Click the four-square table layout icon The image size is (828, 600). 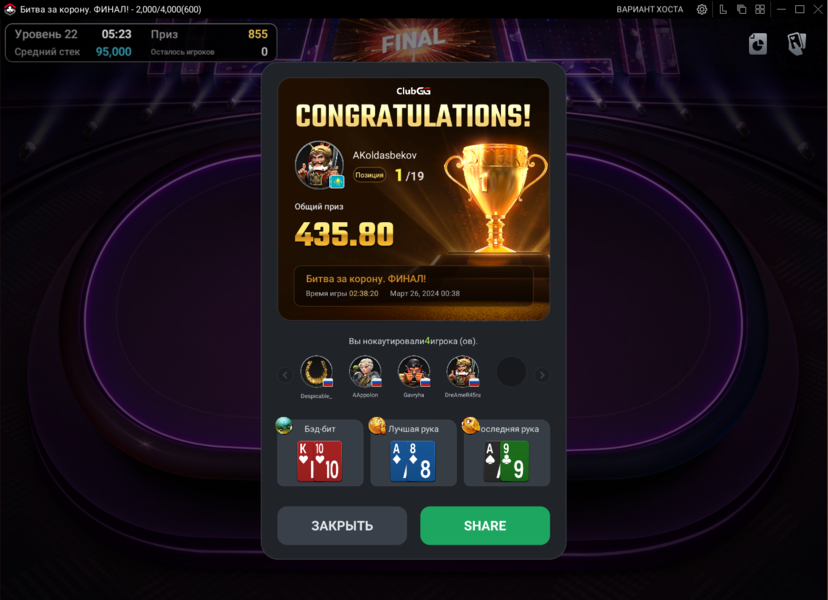[760, 9]
